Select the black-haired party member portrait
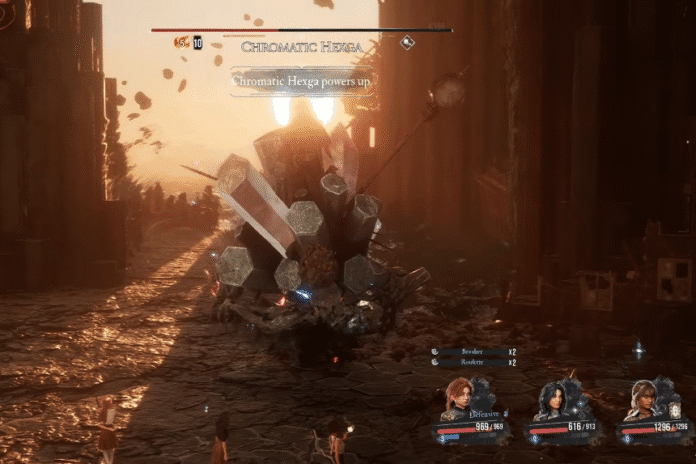696x464 pixels. [551, 400]
